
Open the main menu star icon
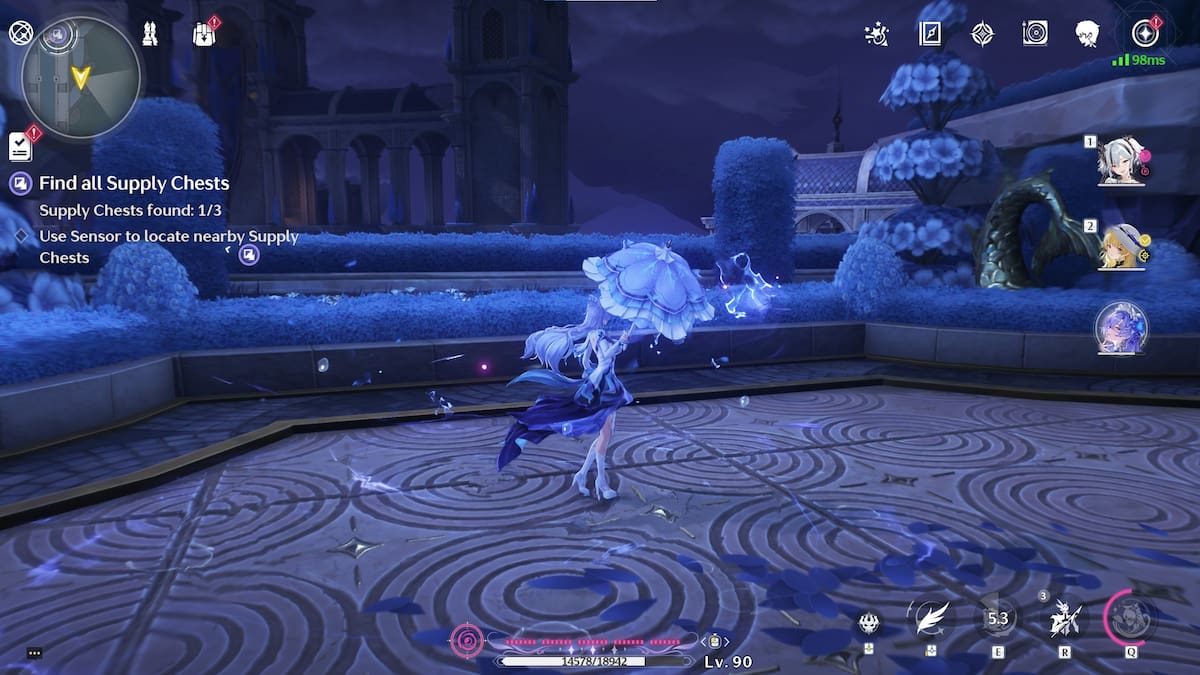[1144, 34]
